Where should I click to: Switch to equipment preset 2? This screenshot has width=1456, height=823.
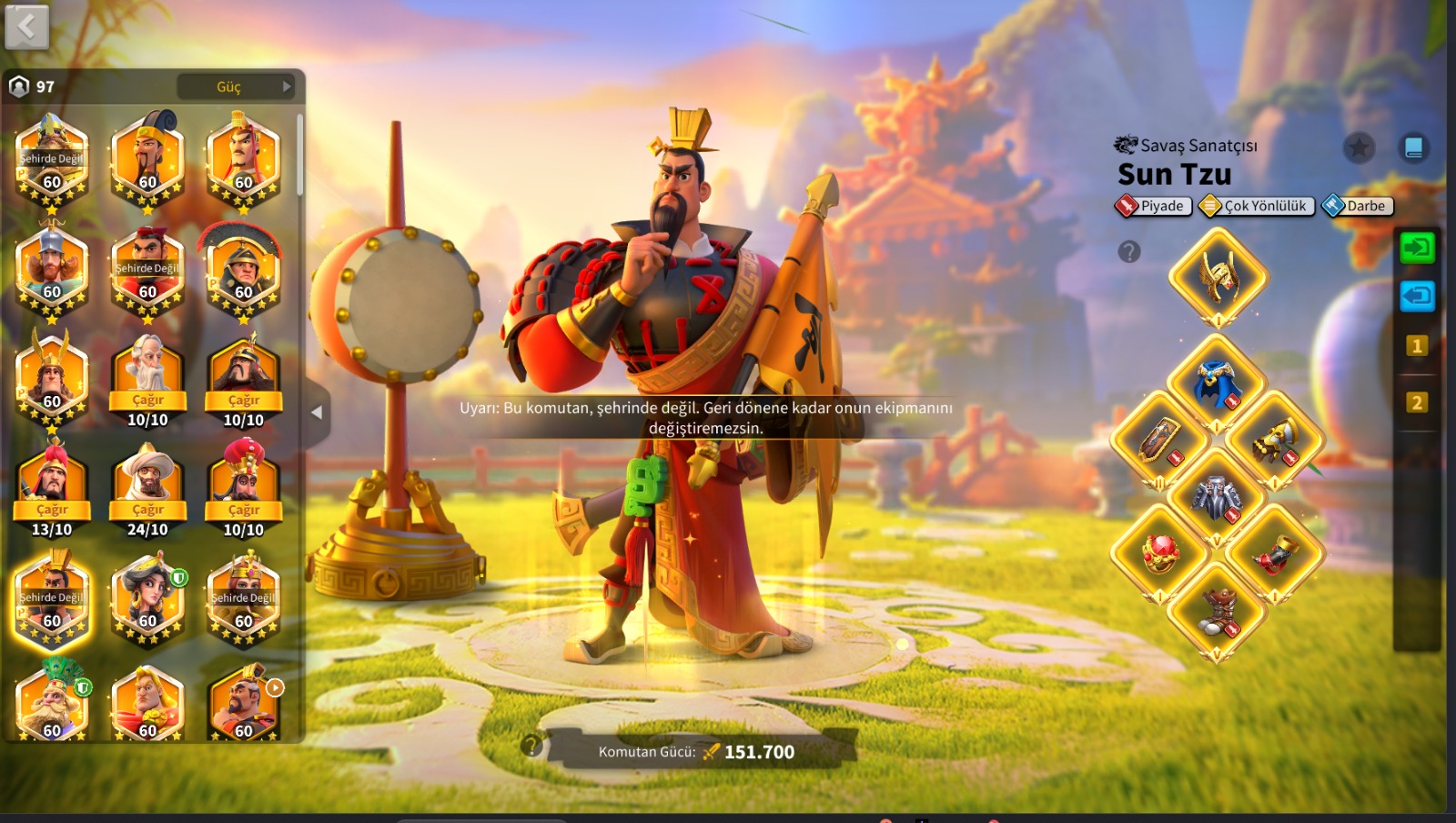1417,402
